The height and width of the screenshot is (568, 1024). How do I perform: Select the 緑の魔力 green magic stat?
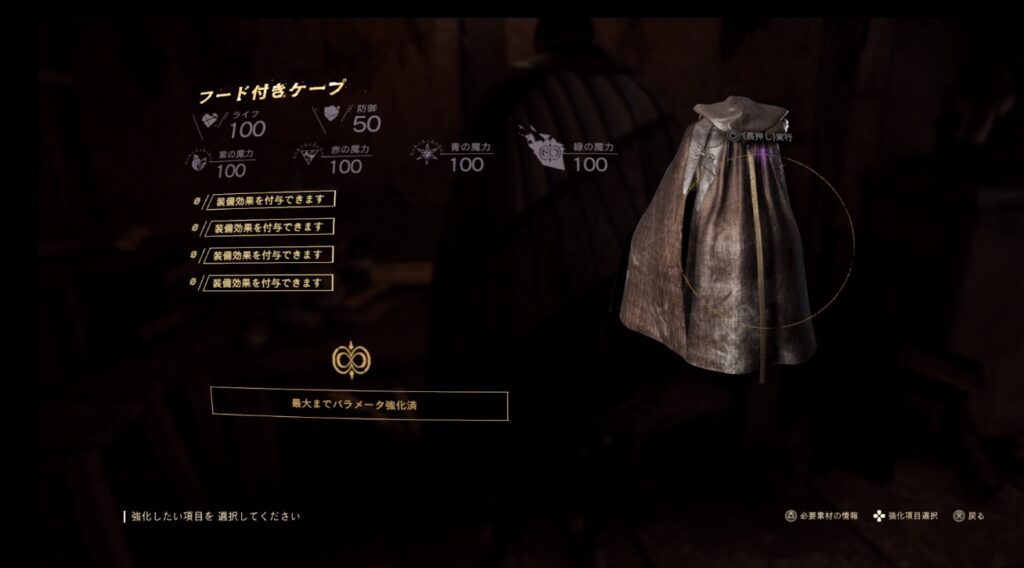tap(578, 157)
